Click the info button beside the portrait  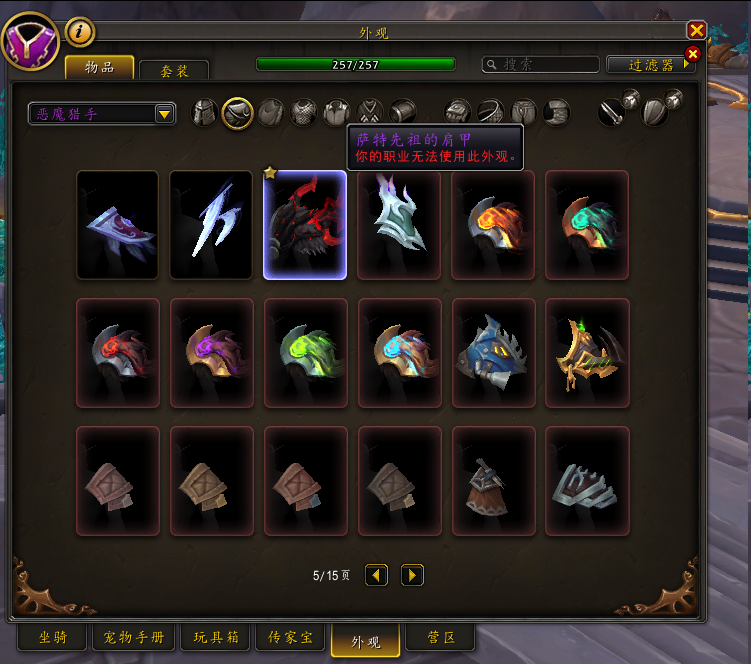[x=80, y=32]
